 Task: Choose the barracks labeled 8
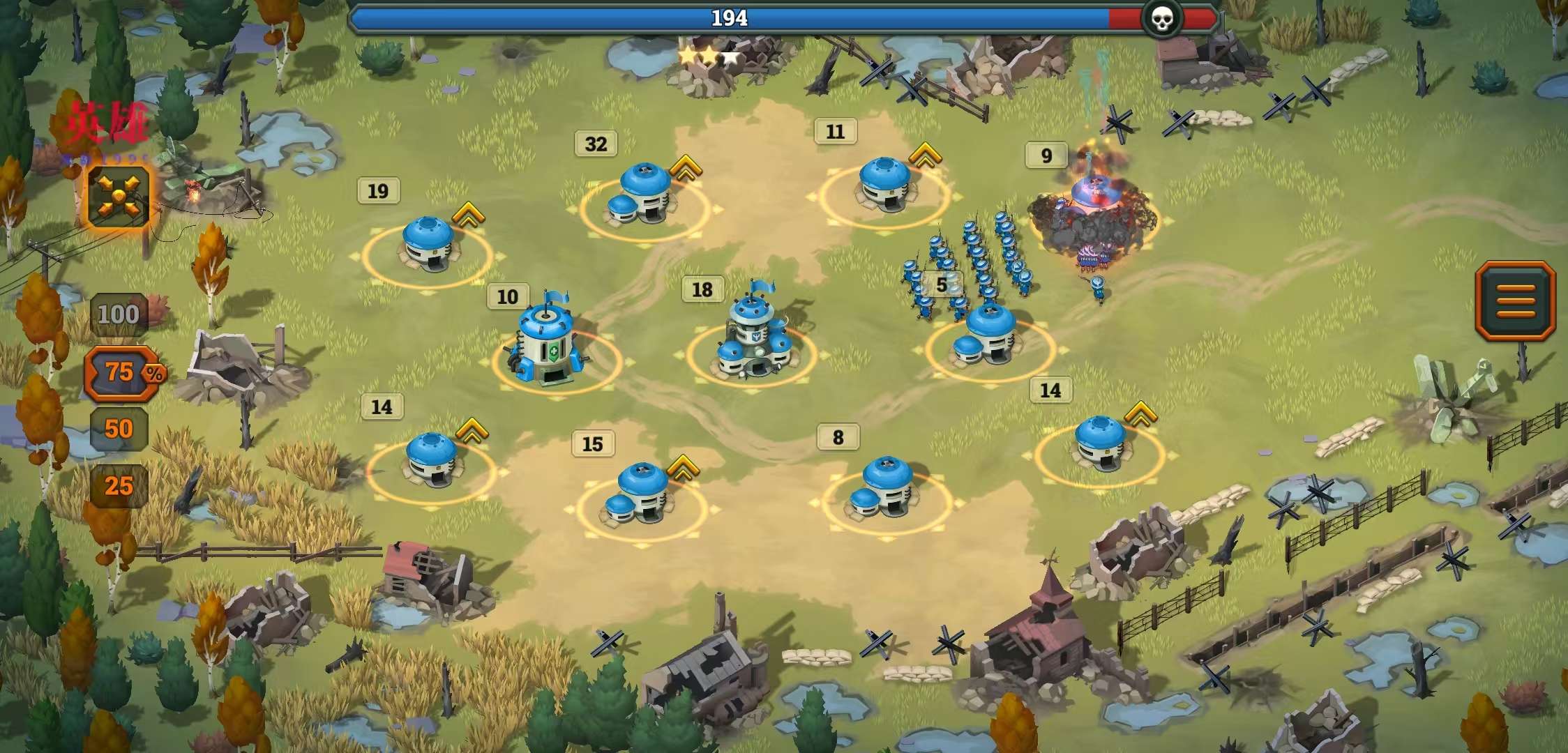click(x=884, y=488)
